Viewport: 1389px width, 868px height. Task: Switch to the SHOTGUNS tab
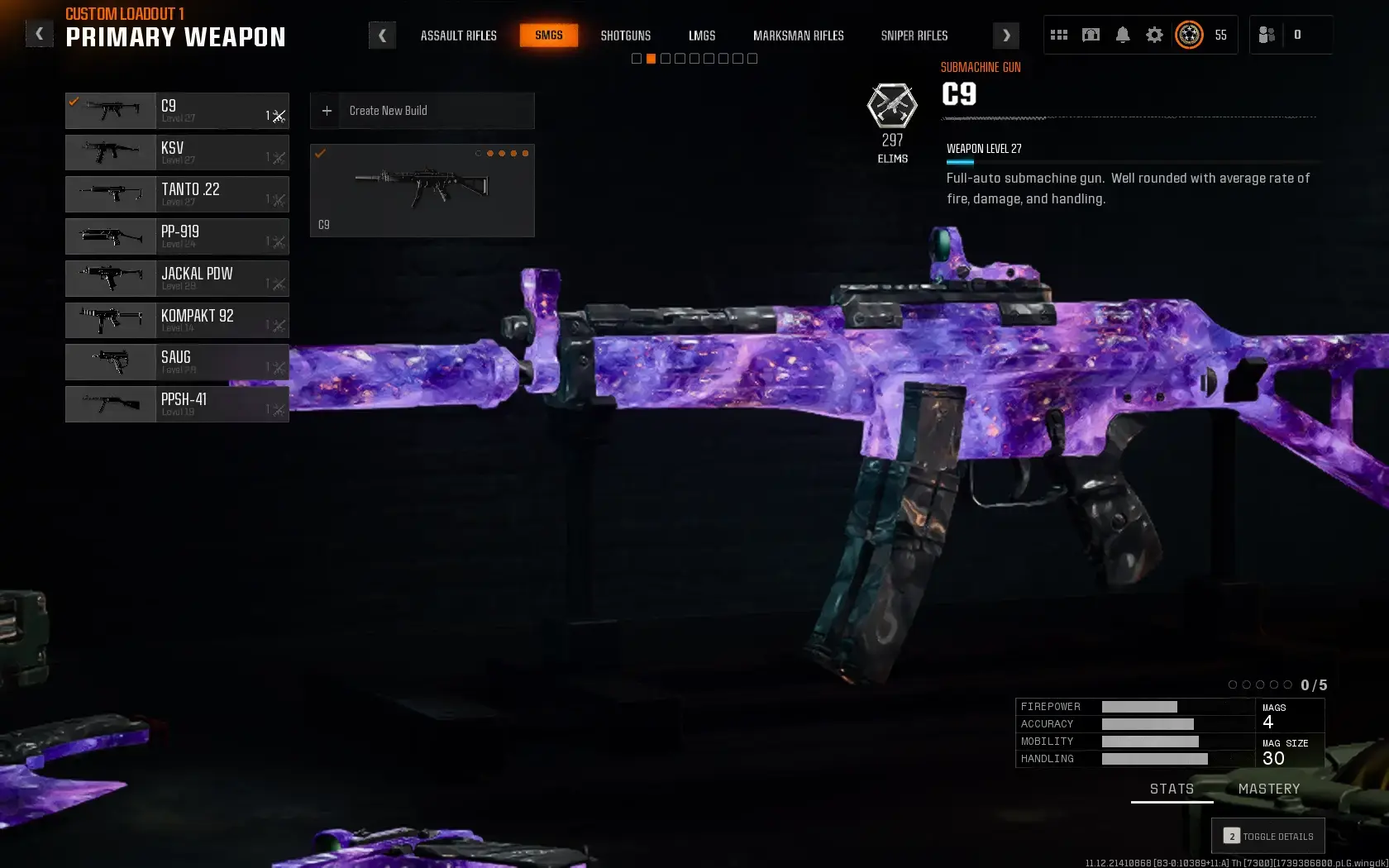(625, 36)
